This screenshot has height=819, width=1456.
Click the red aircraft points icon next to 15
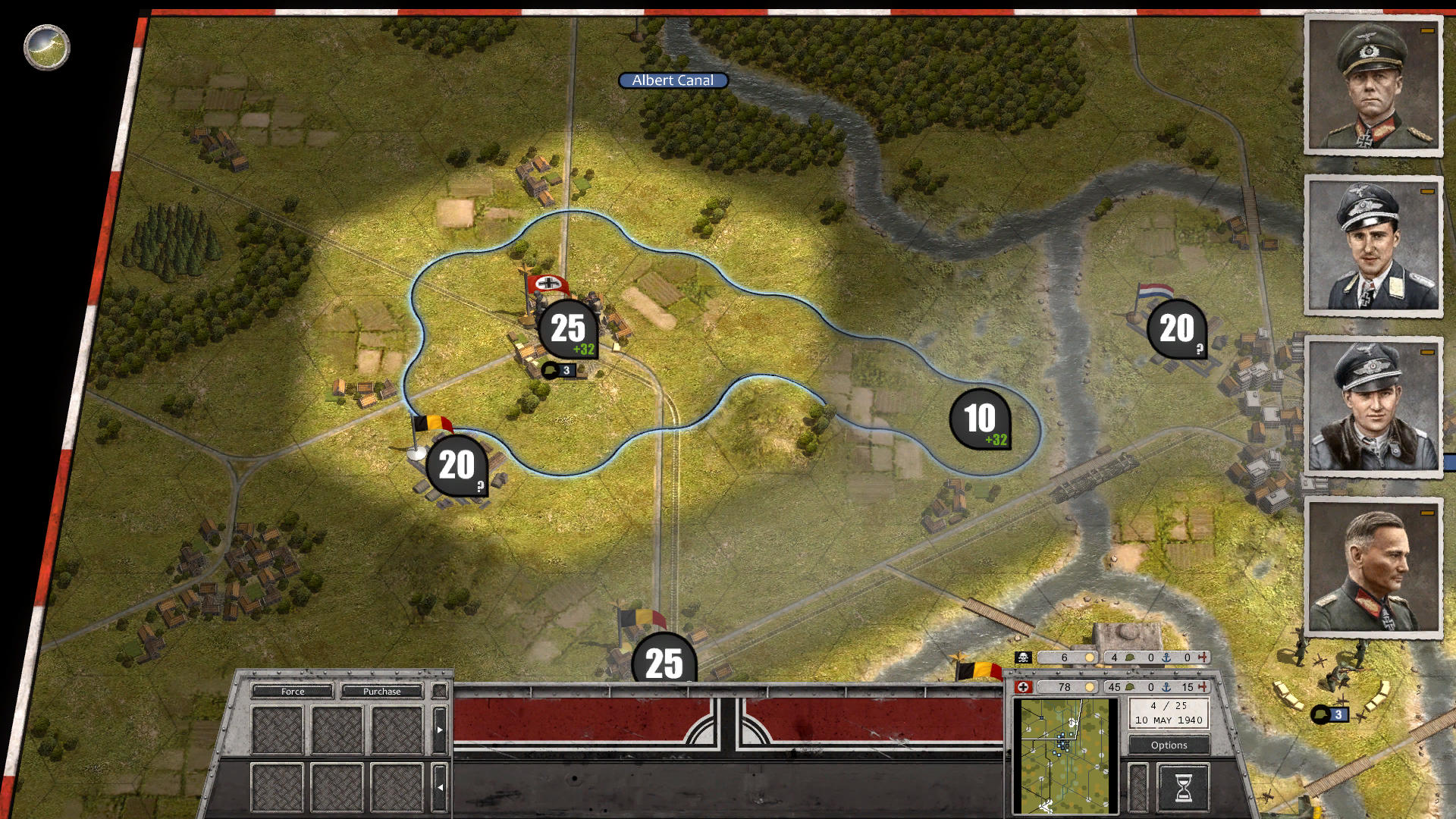(1204, 687)
